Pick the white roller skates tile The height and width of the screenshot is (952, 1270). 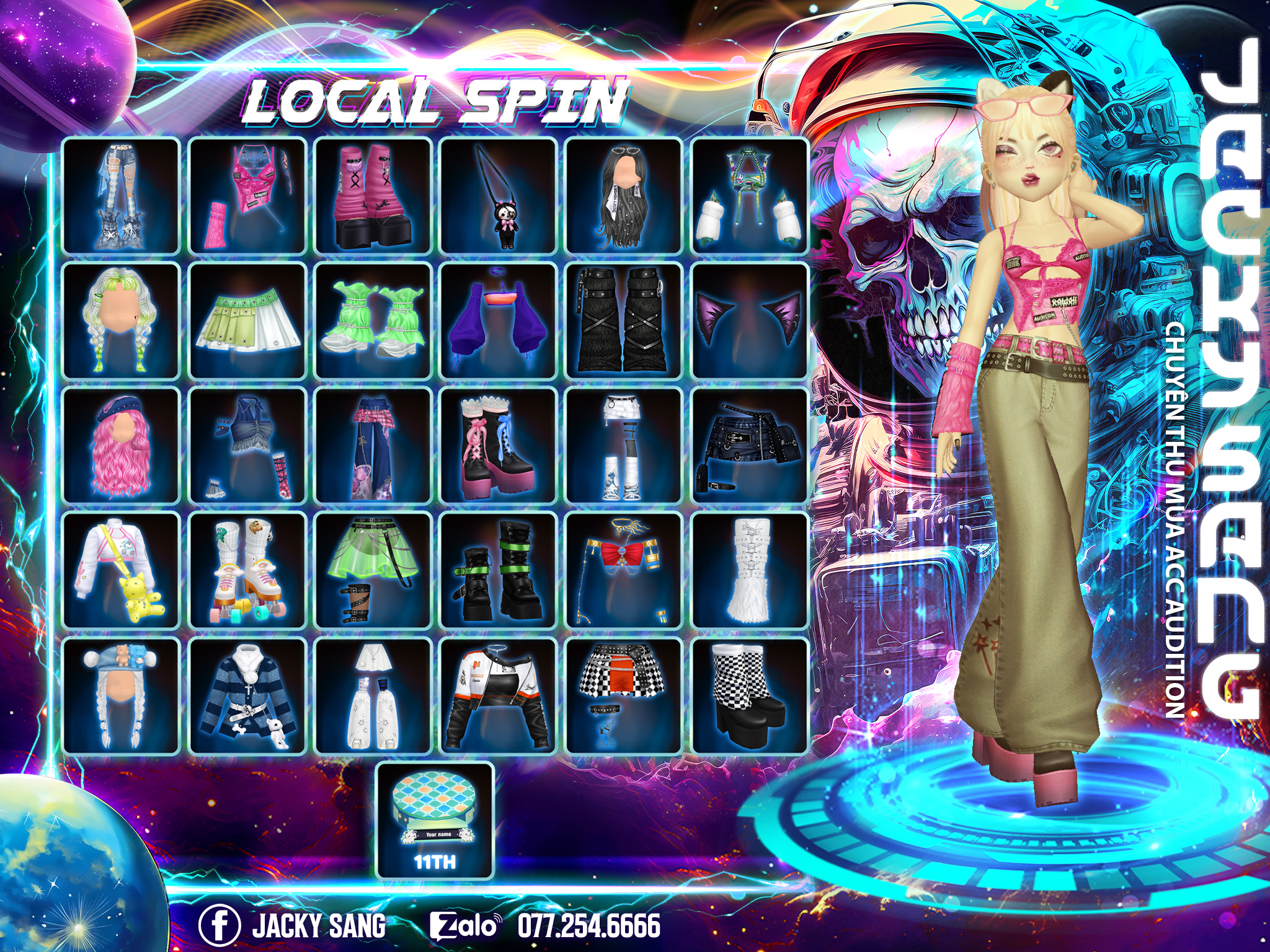point(248,571)
